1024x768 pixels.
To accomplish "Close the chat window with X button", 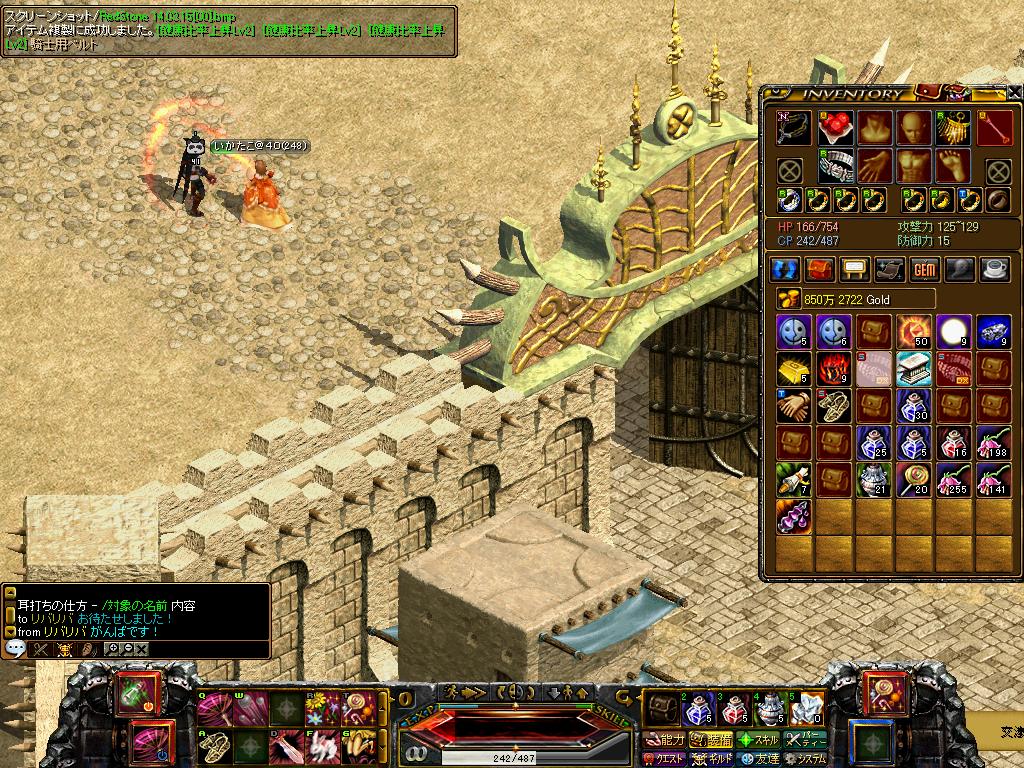I will point(143,648).
